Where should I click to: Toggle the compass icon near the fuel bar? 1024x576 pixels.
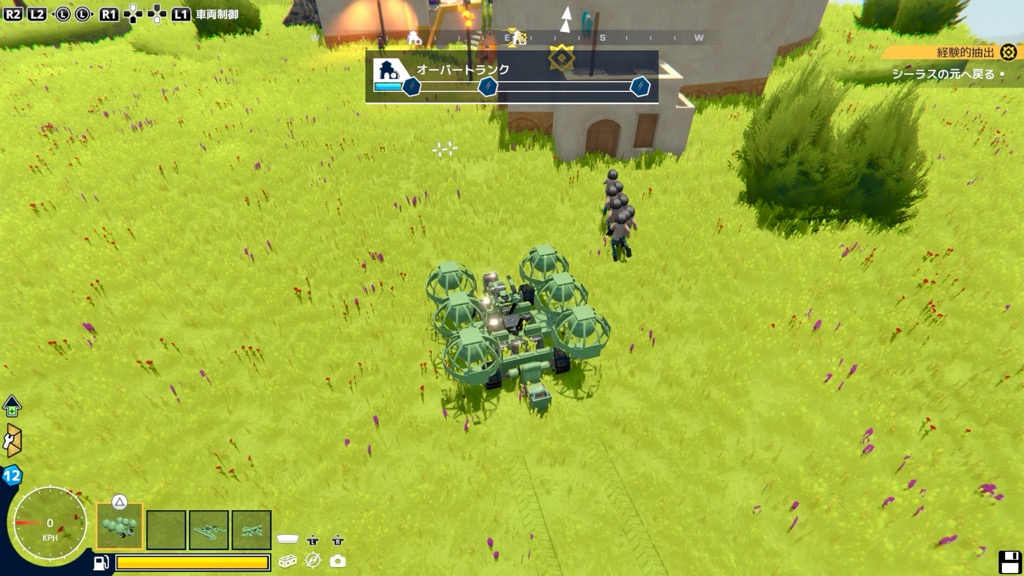313,561
